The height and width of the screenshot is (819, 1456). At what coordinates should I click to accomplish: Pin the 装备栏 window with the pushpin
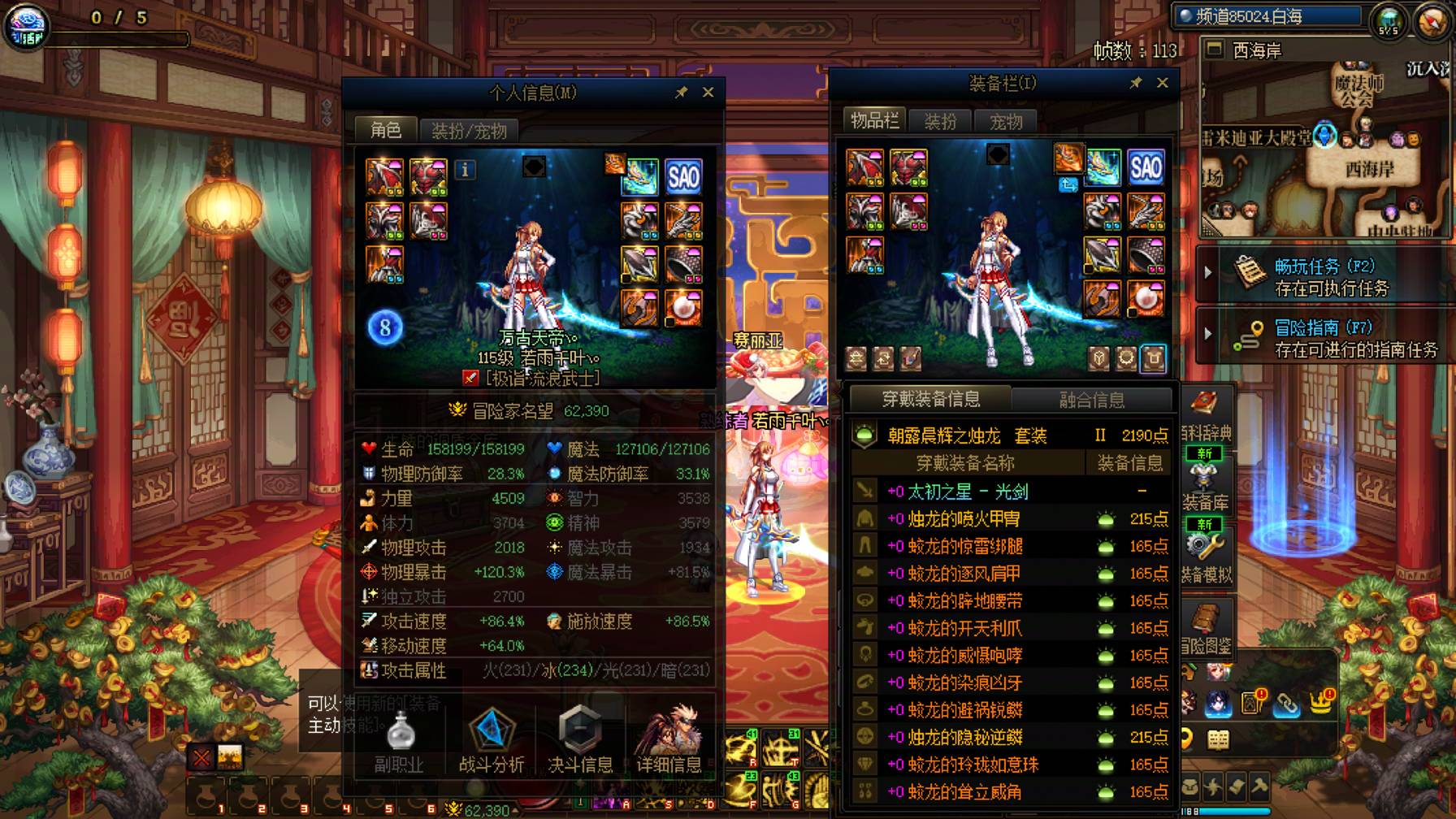click(1135, 81)
